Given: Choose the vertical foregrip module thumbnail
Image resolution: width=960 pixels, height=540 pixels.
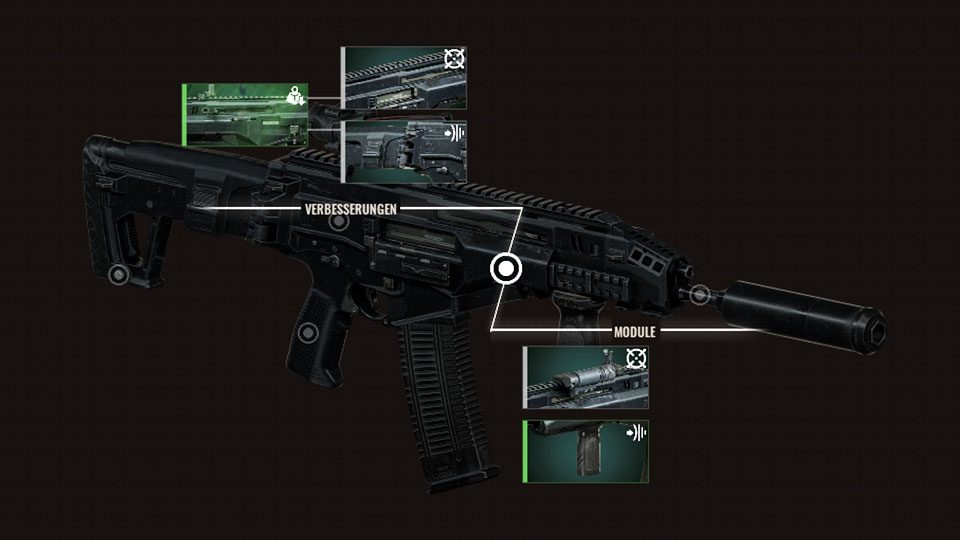Looking at the screenshot, I should [x=586, y=451].
